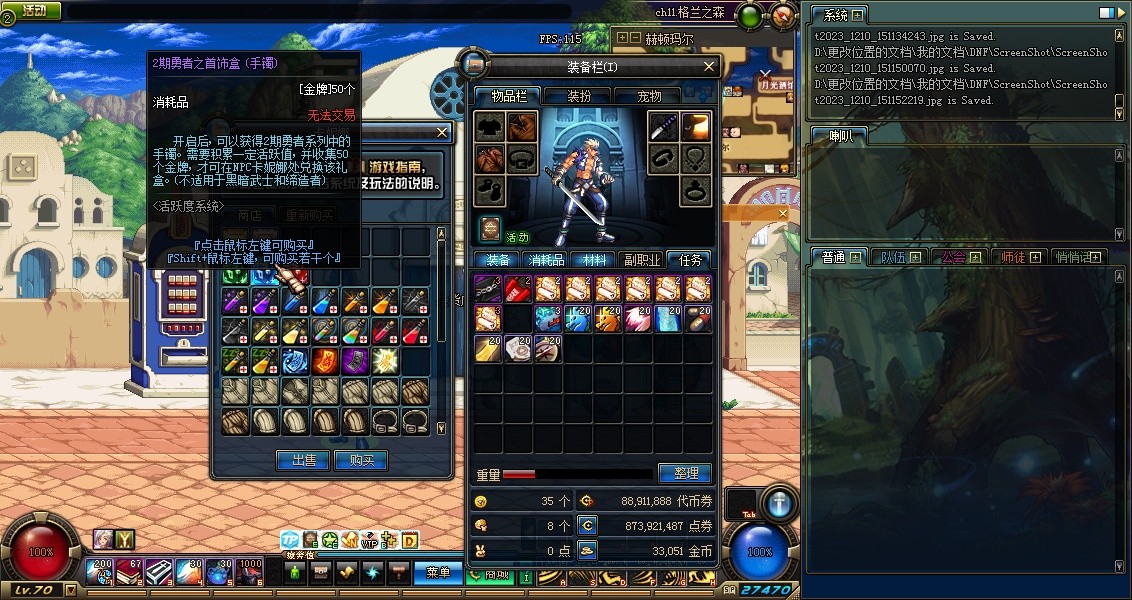This screenshot has height=600, width=1132.
Task: Close the shop window
Action: point(443,132)
